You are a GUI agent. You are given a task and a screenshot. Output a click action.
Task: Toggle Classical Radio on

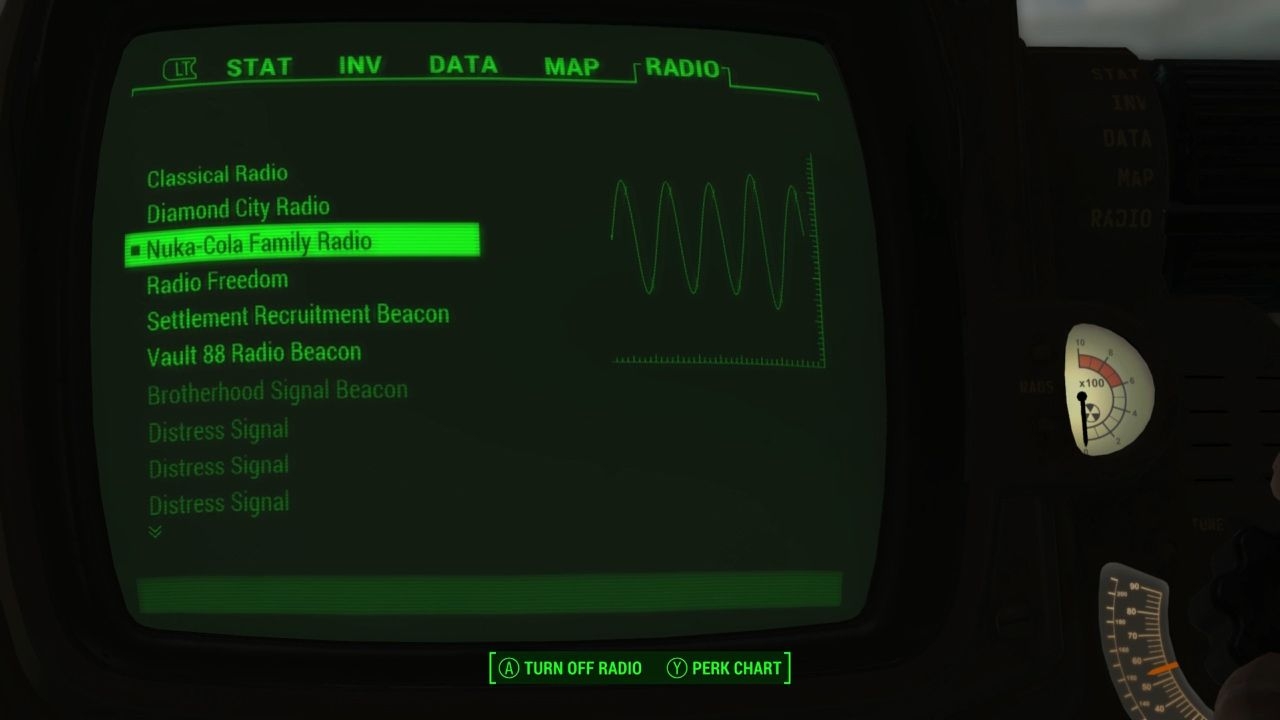pos(217,174)
